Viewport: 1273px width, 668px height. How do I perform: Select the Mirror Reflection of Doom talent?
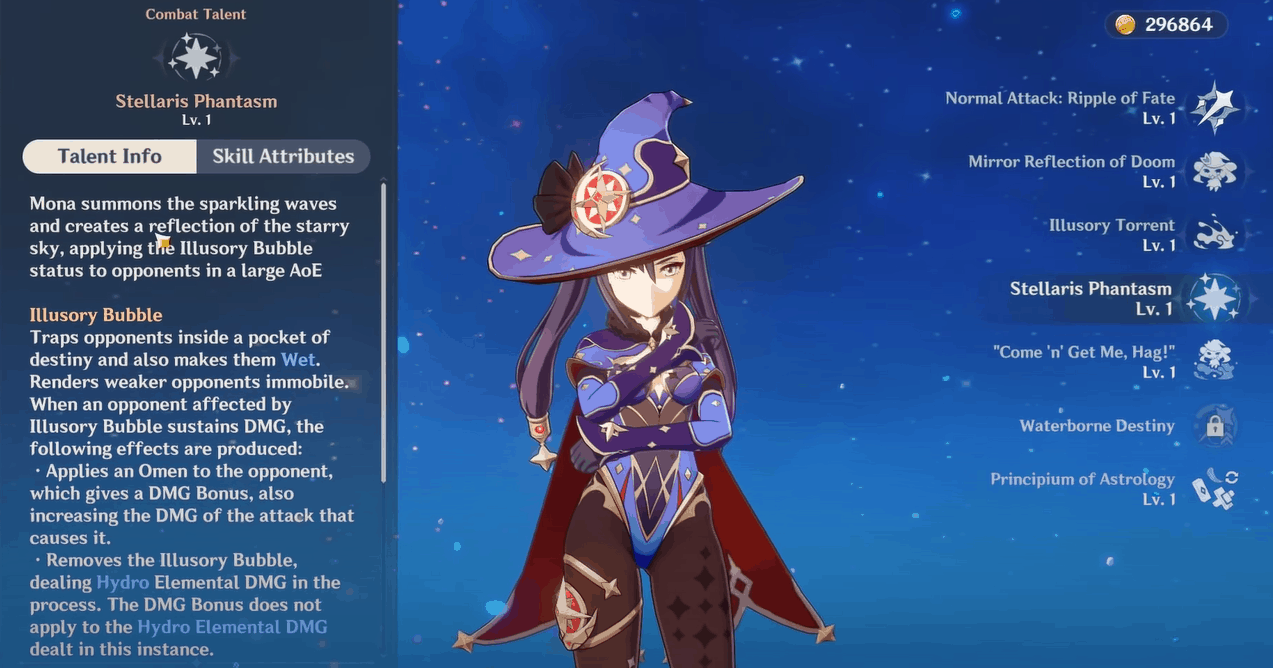point(1215,171)
